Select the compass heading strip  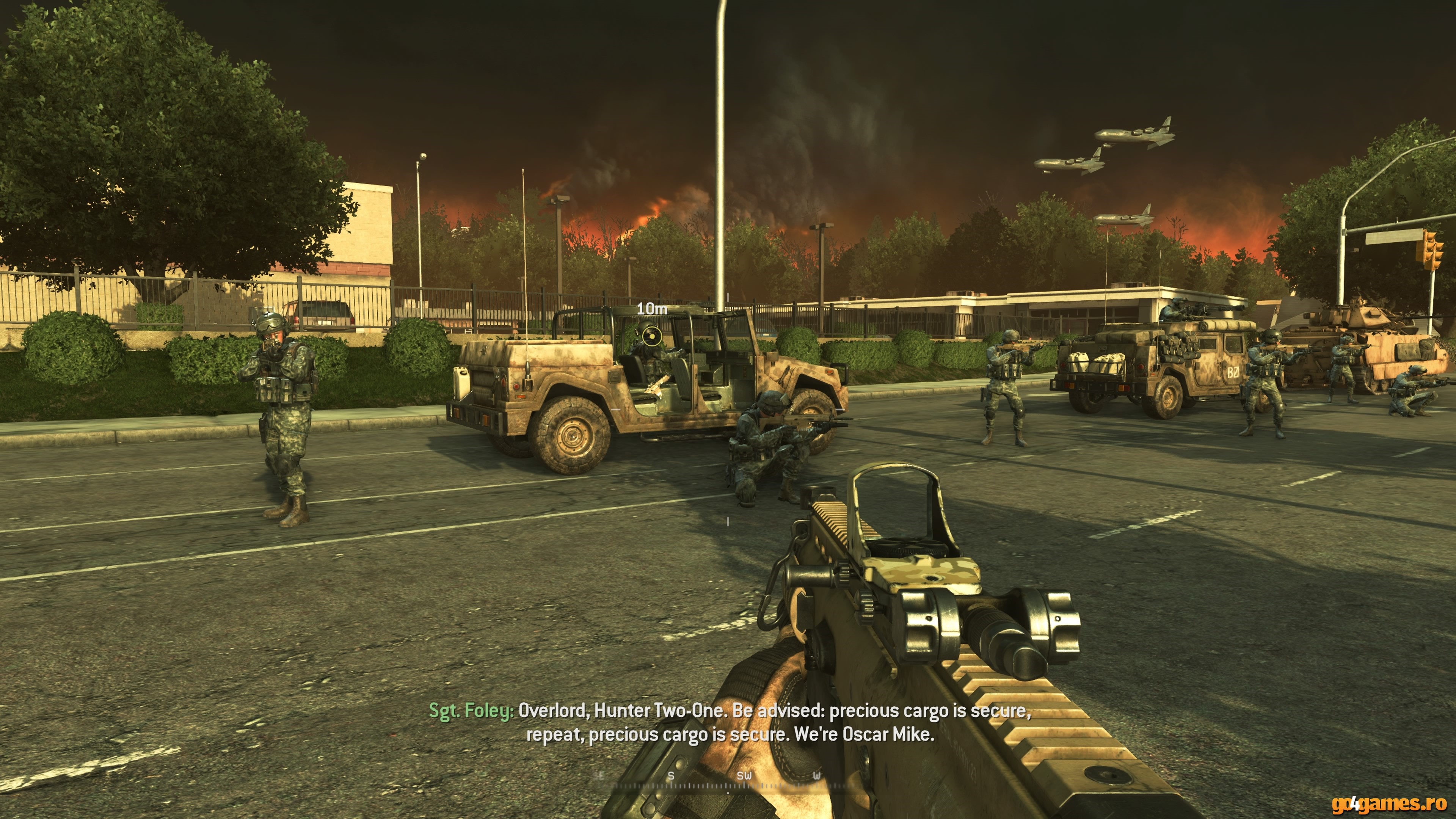[728, 780]
